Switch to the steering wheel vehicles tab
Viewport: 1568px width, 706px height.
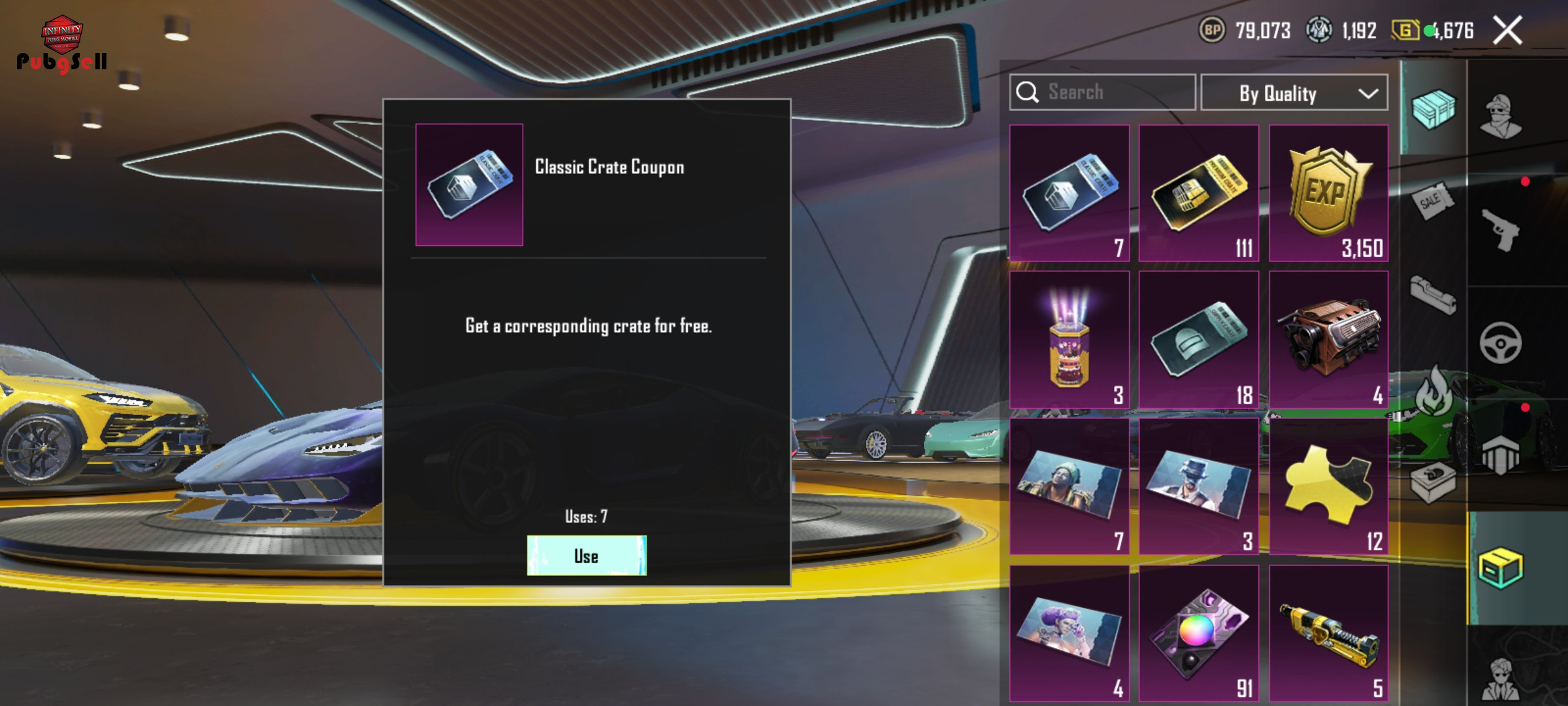point(1501,343)
